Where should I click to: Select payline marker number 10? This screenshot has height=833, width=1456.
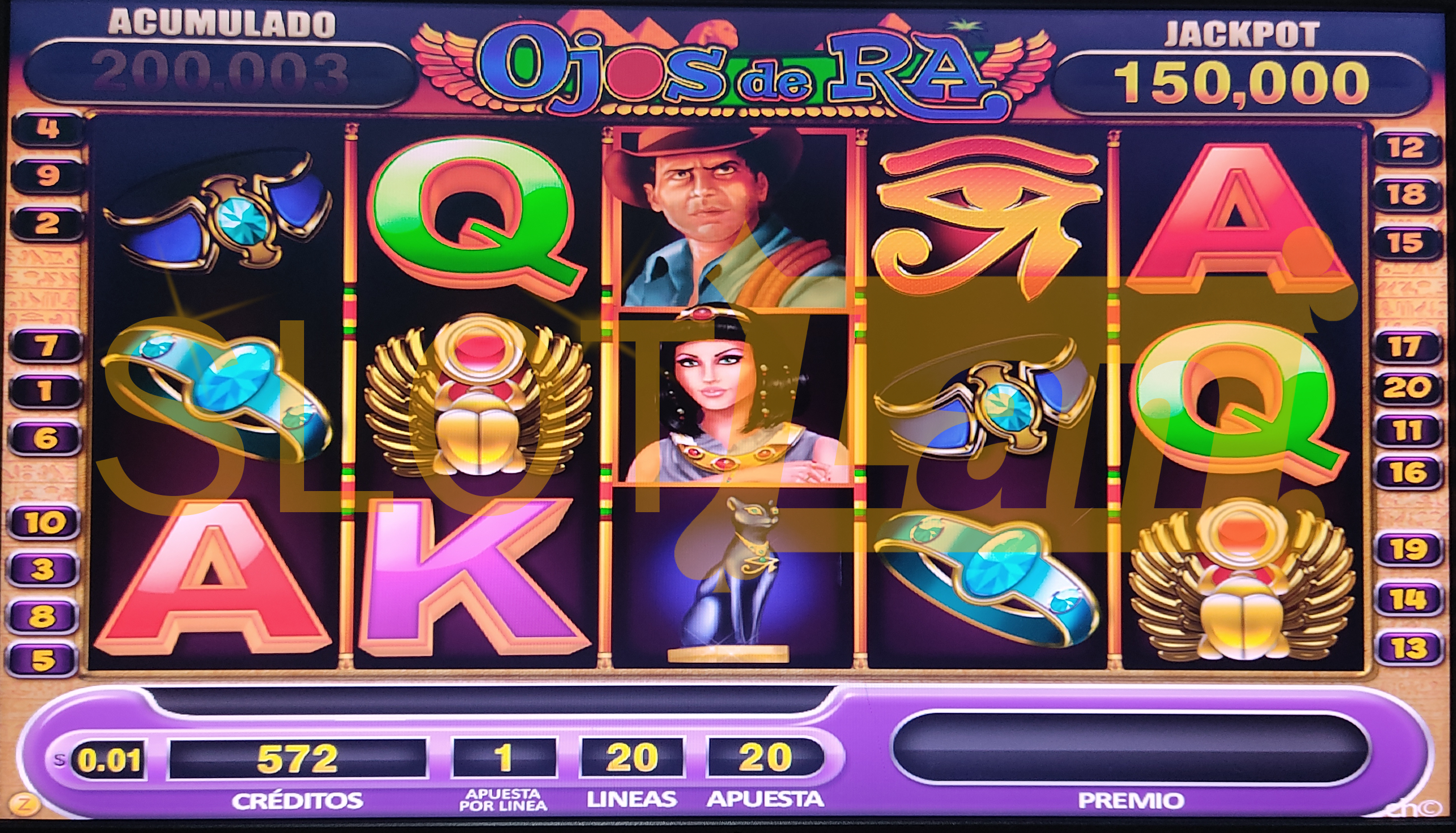[x=45, y=523]
